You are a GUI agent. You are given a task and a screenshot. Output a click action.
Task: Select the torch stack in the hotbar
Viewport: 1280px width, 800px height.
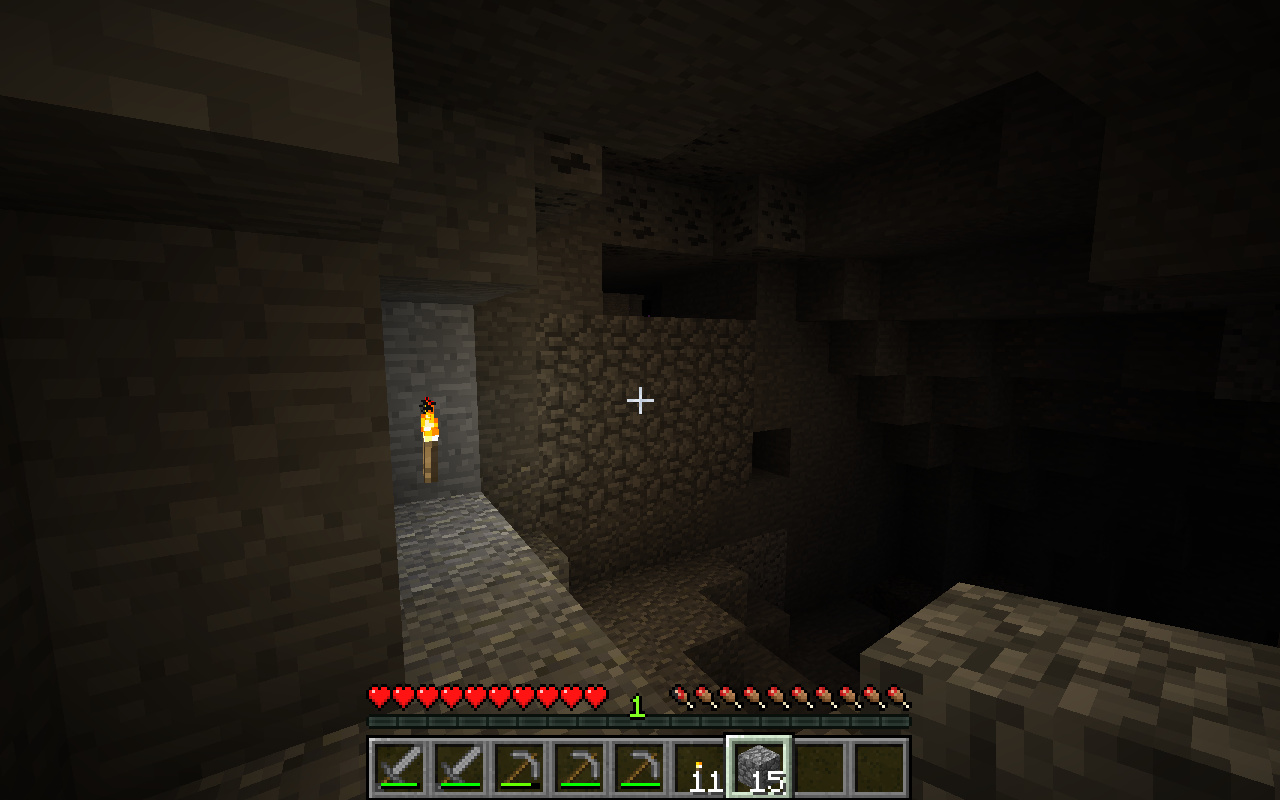pos(699,768)
